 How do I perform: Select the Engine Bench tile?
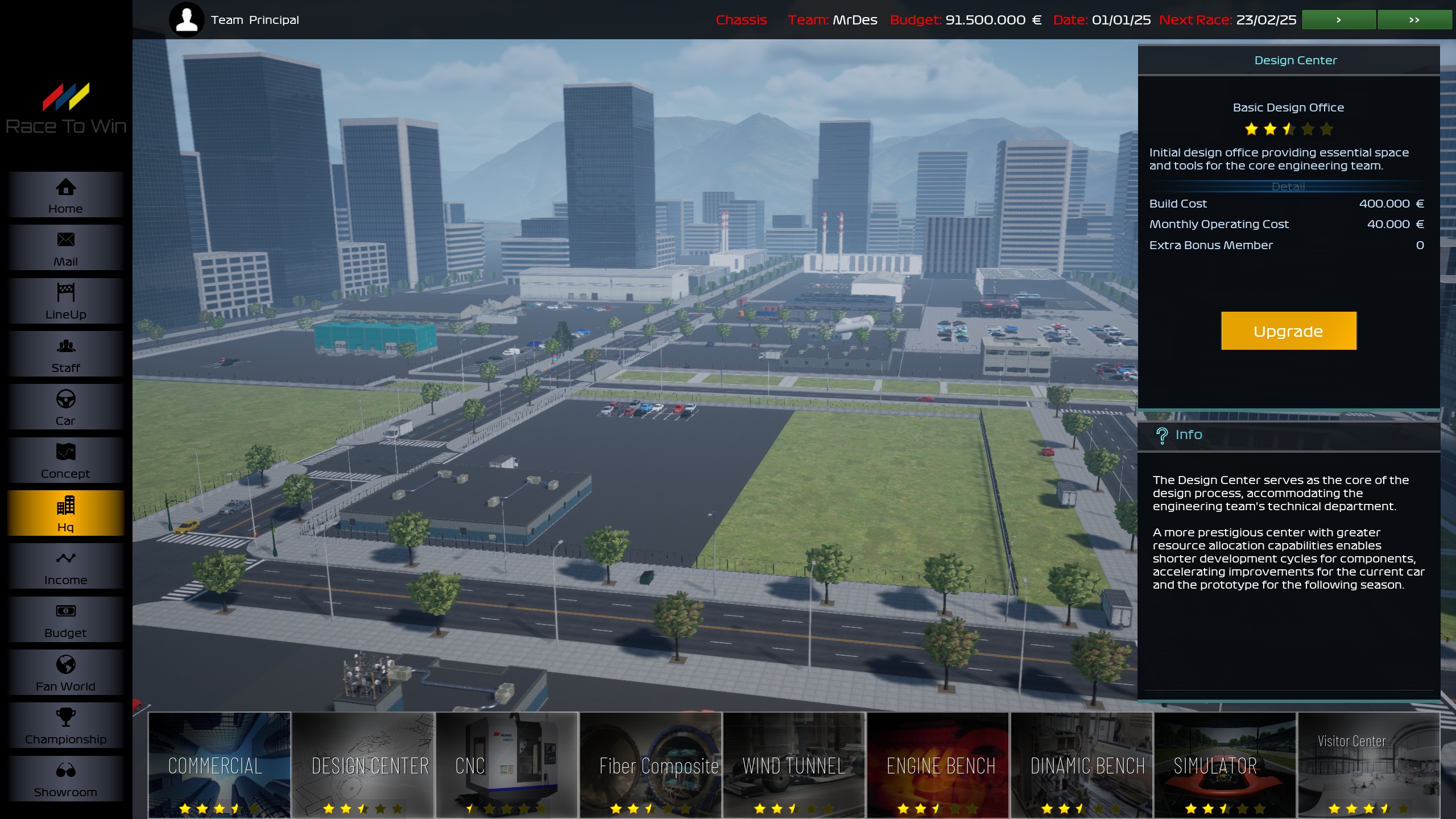(x=938, y=765)
